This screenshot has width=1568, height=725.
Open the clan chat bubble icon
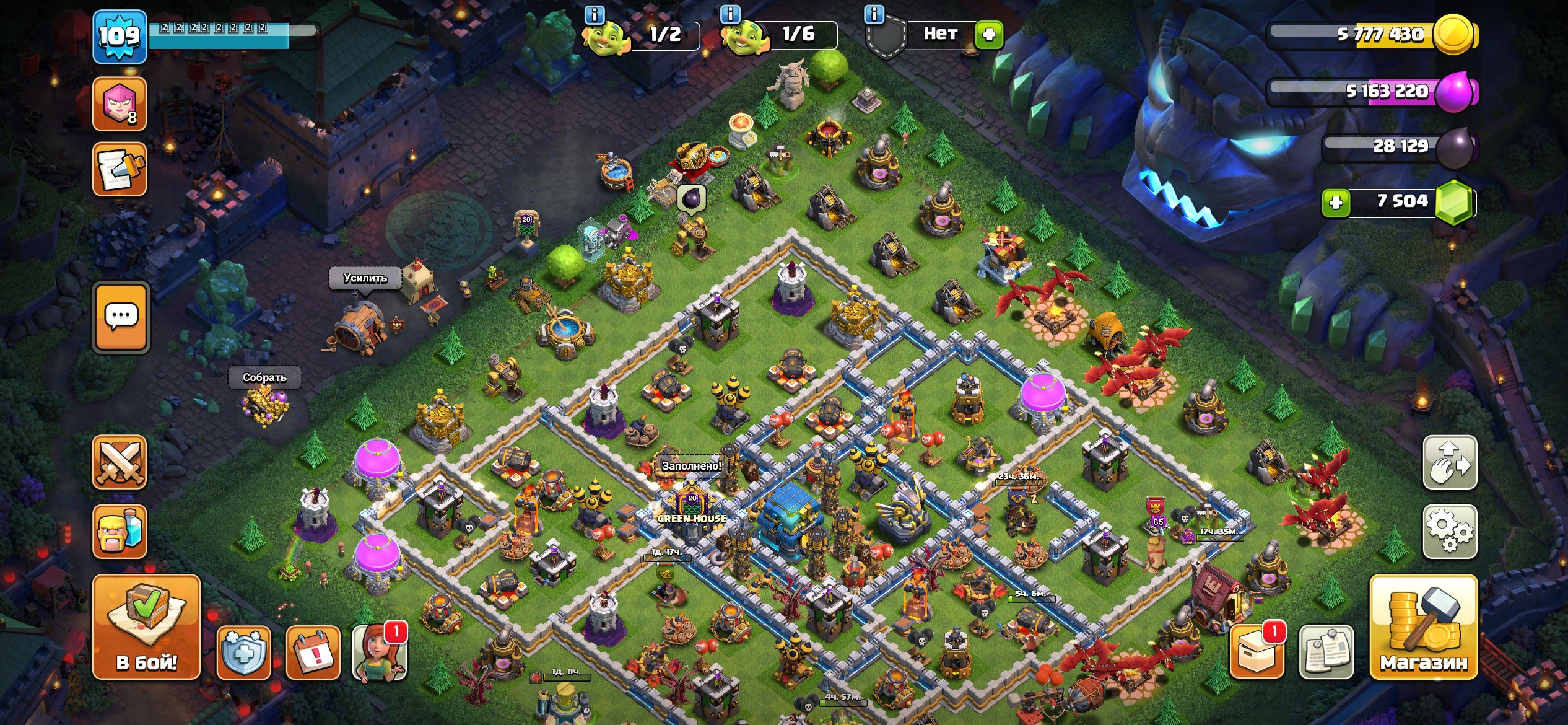coord(121,316)
